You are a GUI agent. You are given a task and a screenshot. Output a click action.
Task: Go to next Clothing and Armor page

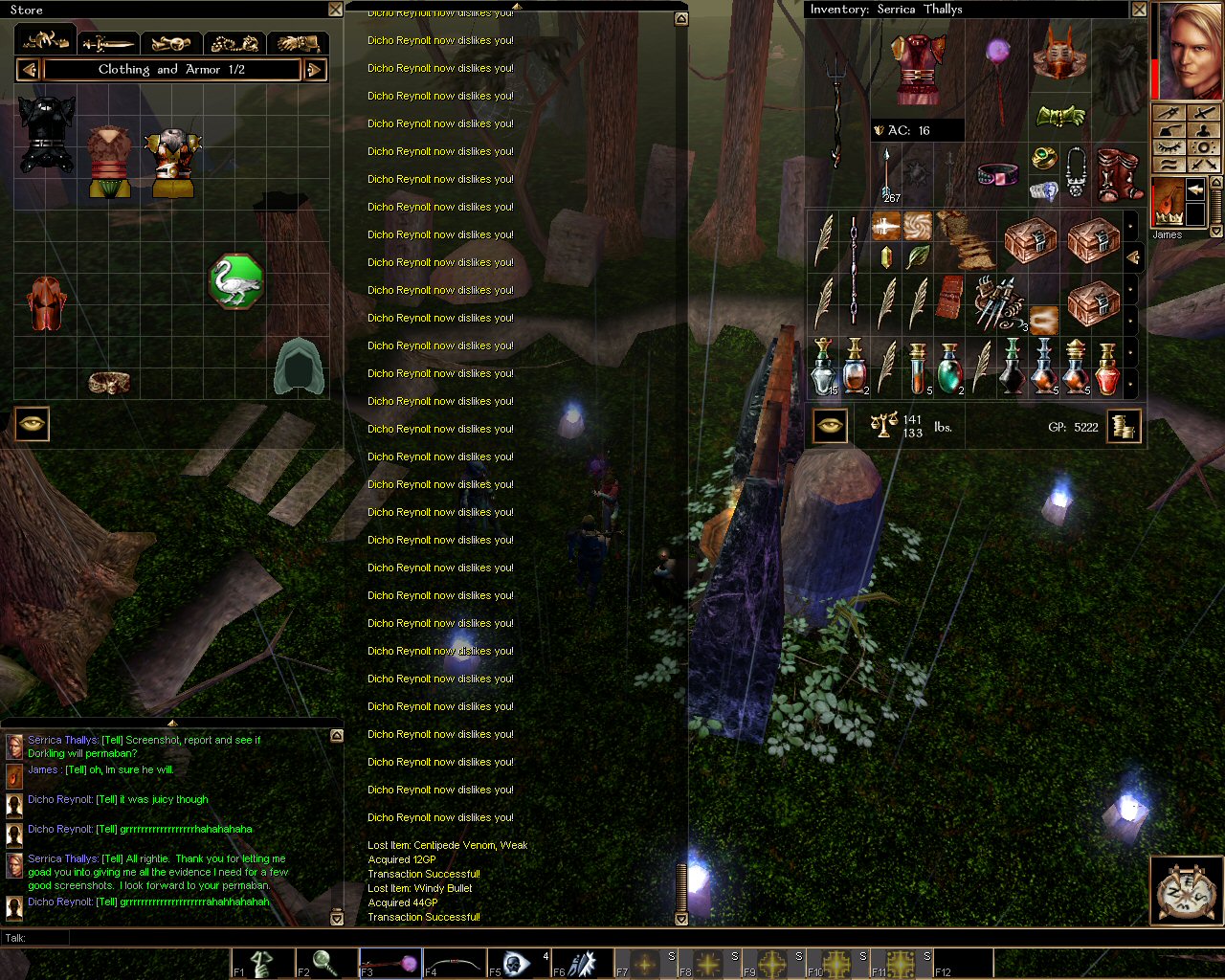click(x=315, y=70)
